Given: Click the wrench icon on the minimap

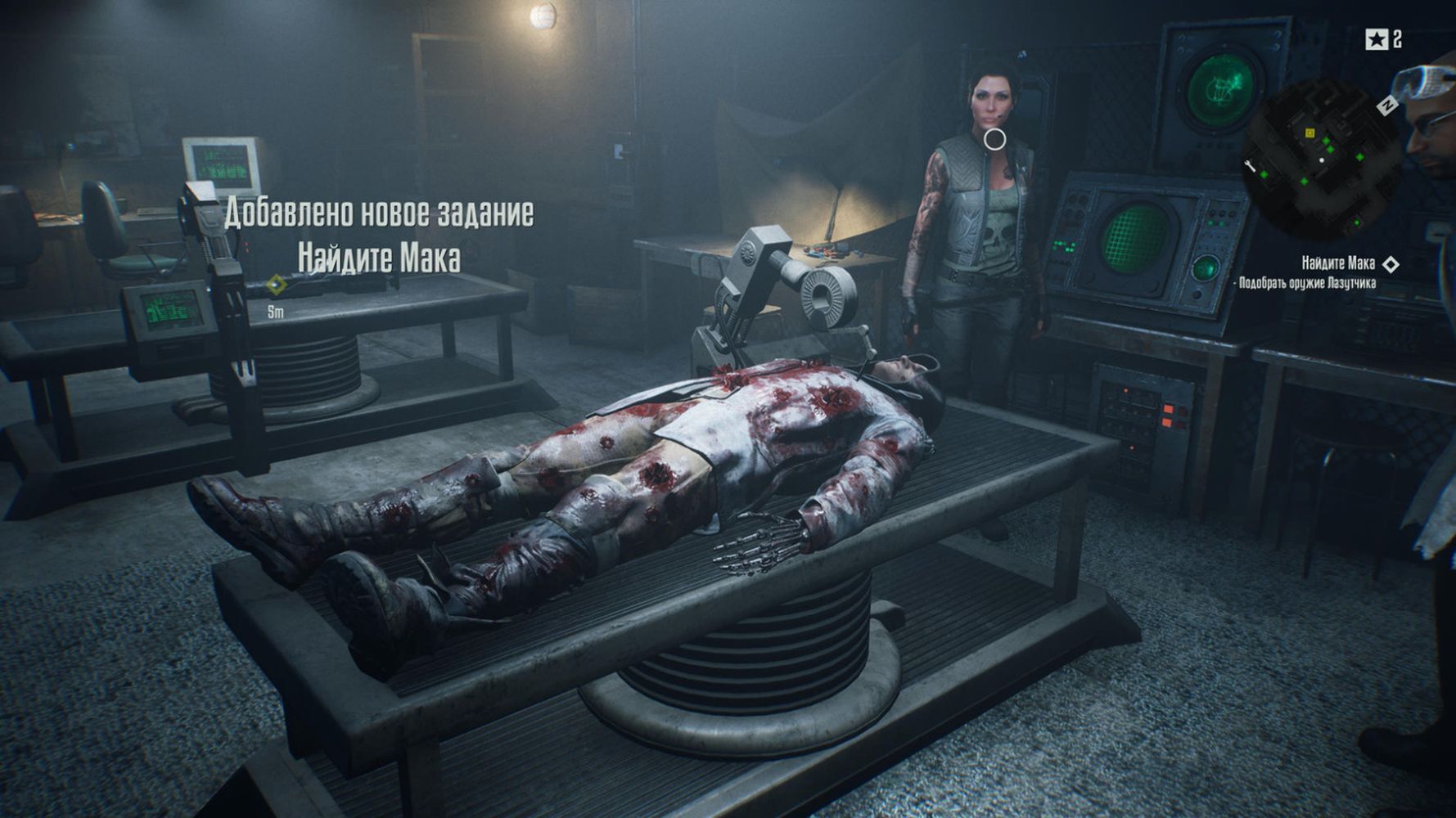Looking at the screenshot, I should (x=1250, y=167).
